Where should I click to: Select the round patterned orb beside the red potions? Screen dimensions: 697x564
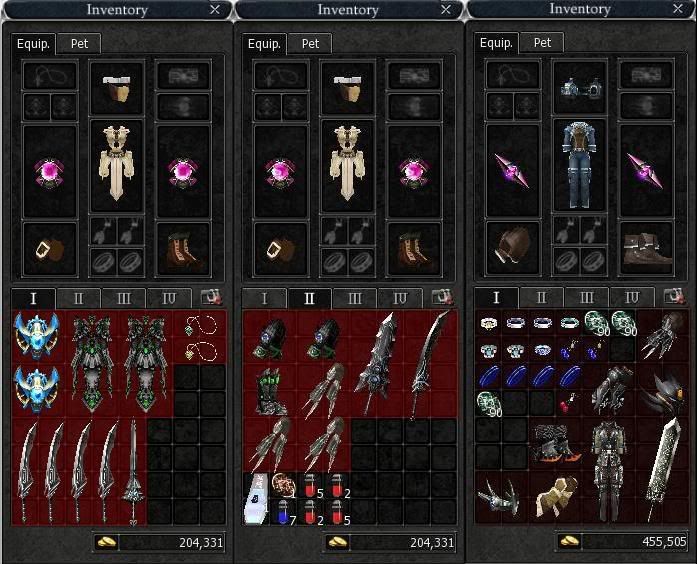283,483
